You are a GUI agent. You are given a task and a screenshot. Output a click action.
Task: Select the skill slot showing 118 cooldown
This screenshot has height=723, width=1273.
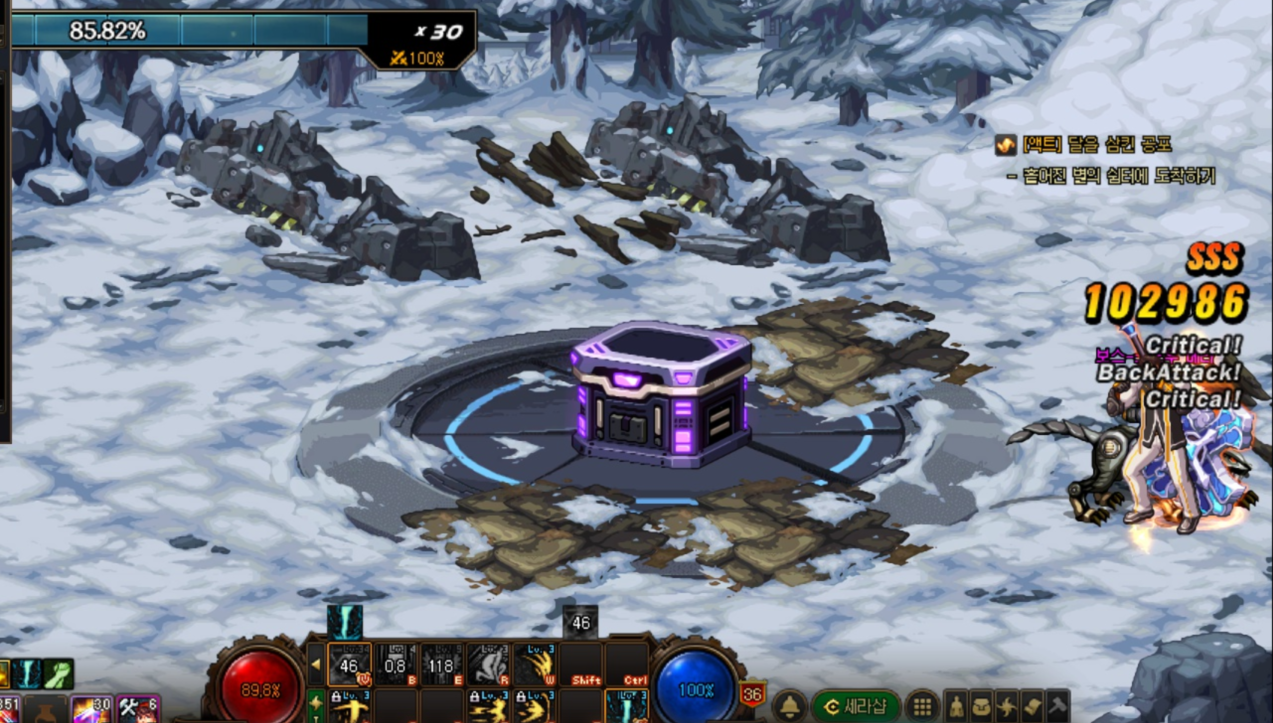[441, 664]
